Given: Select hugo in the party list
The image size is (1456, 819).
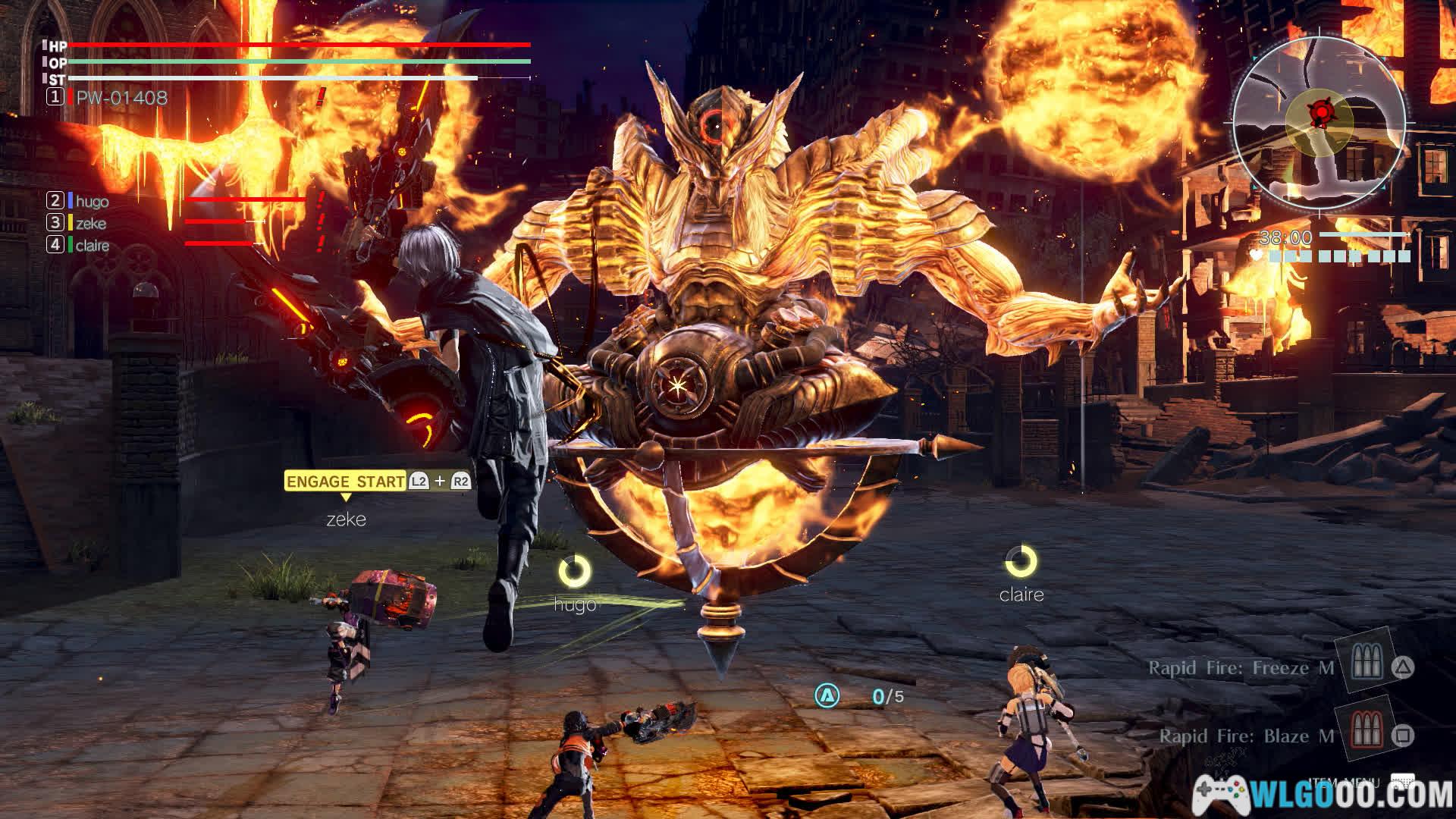Looking at the screenshot, I should [92, 202].
